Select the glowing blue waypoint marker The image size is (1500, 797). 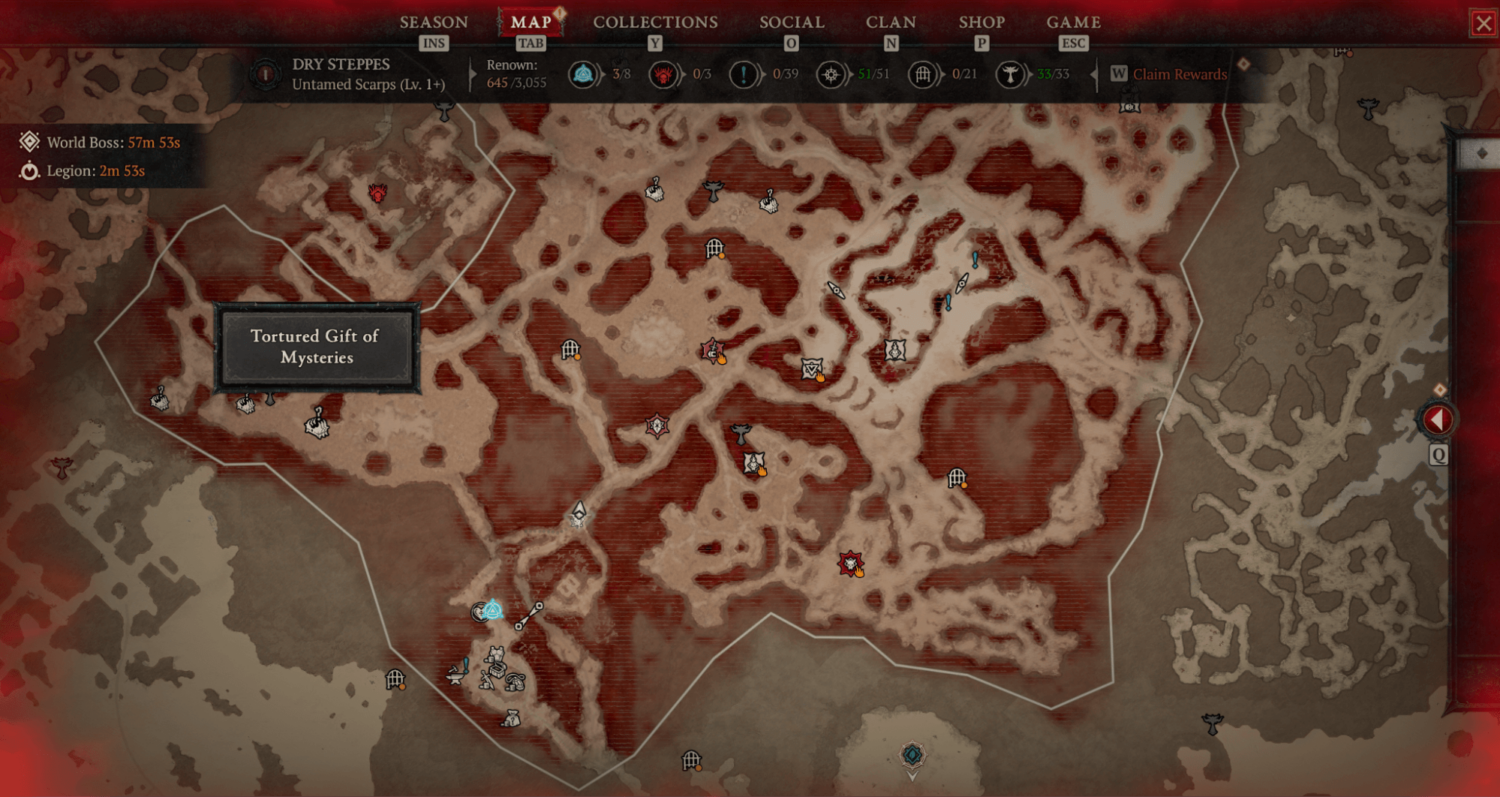[492, 610]
